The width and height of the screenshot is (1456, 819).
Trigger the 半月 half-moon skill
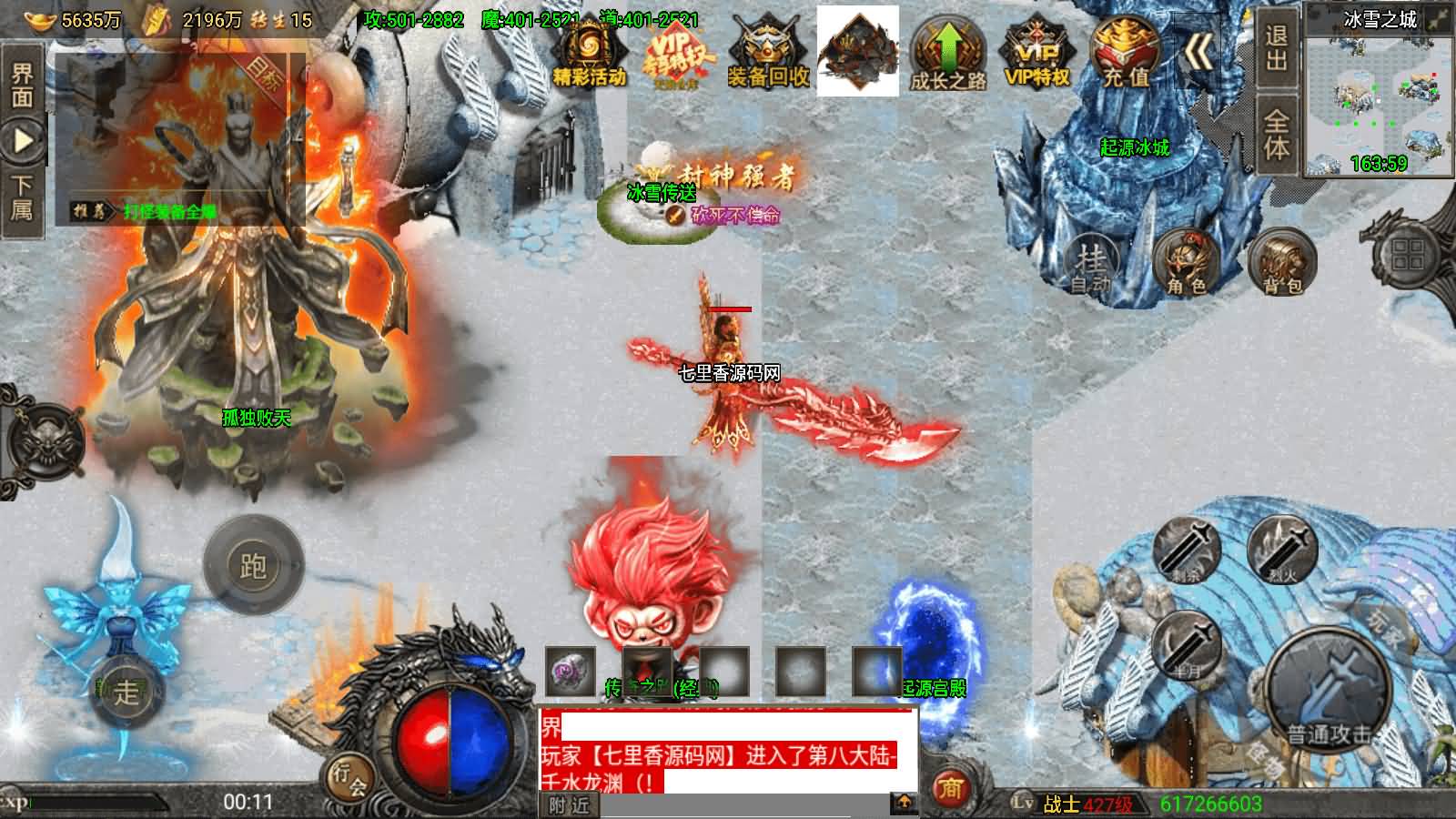pyautogui.click(x=1186, y=644)
